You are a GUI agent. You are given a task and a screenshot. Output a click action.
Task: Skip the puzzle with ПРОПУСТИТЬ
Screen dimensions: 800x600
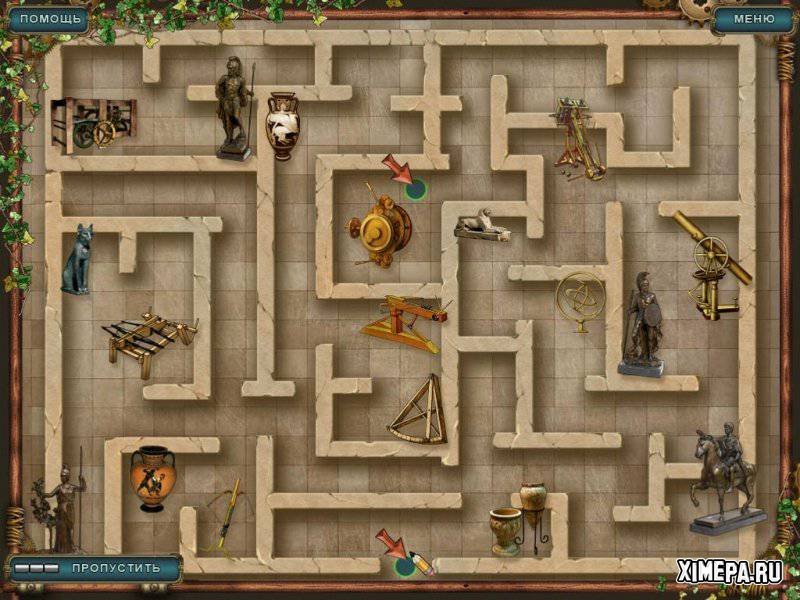114,567
